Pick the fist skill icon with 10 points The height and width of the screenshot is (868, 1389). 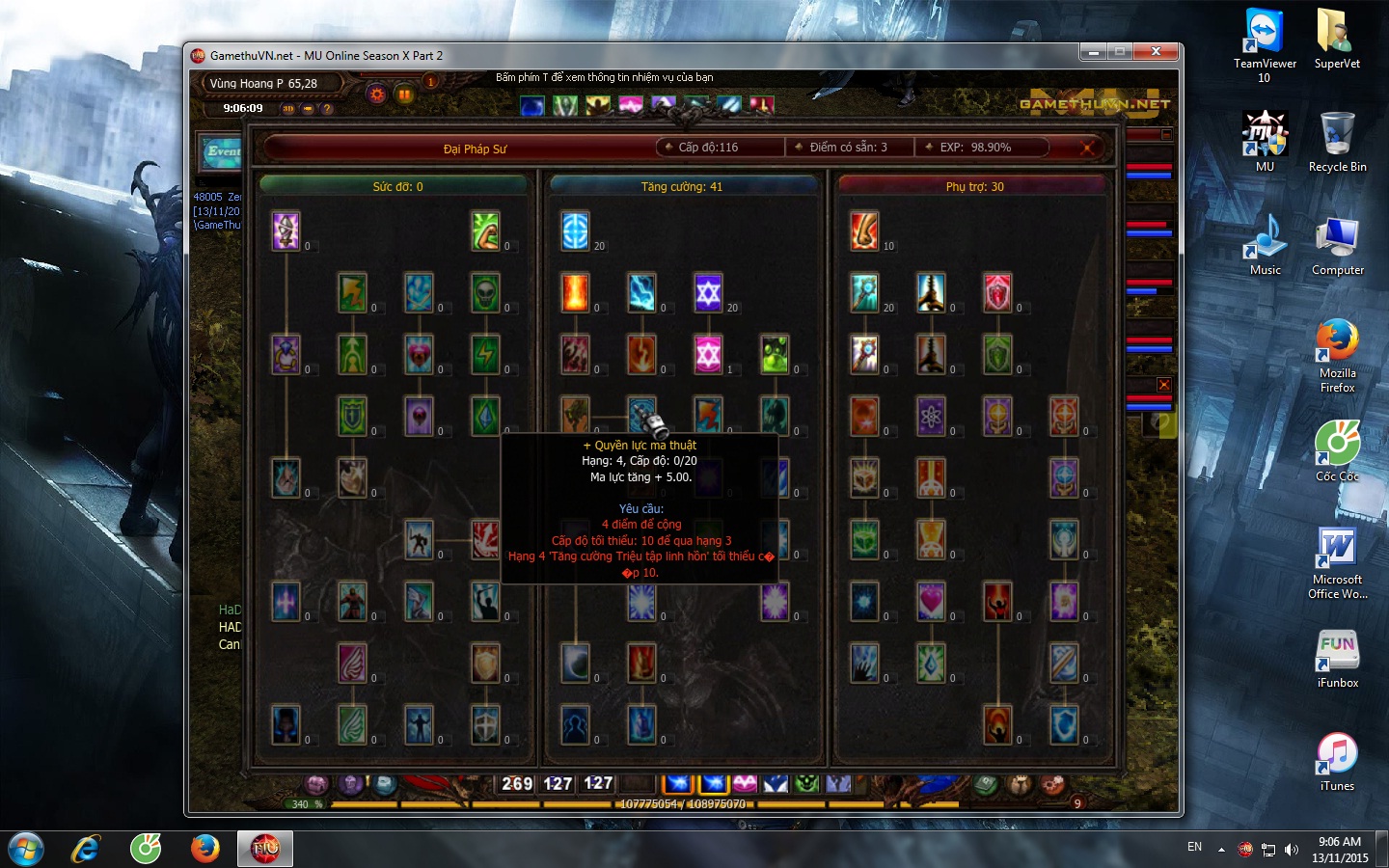tap(864, 231)
